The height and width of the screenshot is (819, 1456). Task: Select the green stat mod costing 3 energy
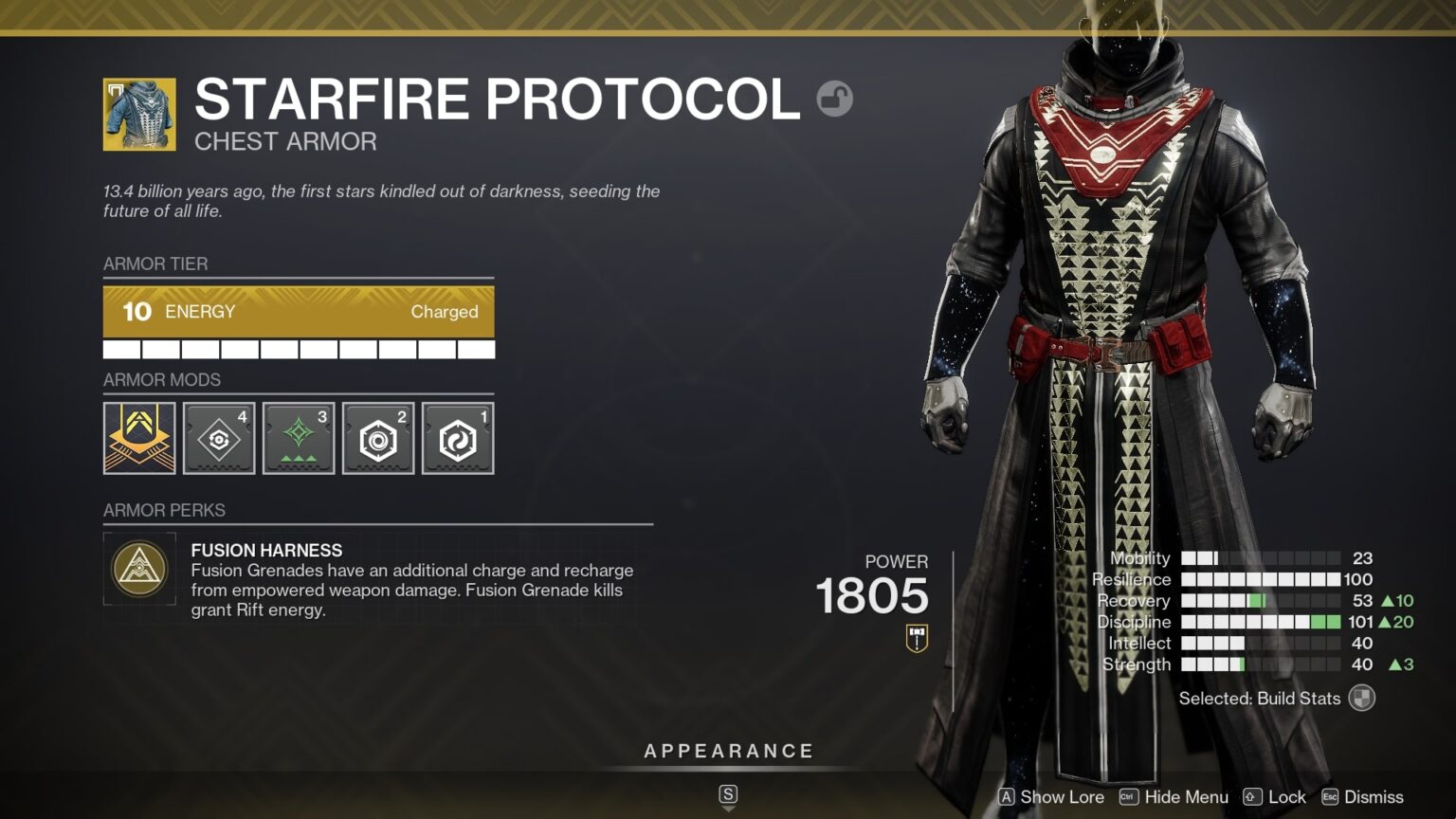[299, 437]
